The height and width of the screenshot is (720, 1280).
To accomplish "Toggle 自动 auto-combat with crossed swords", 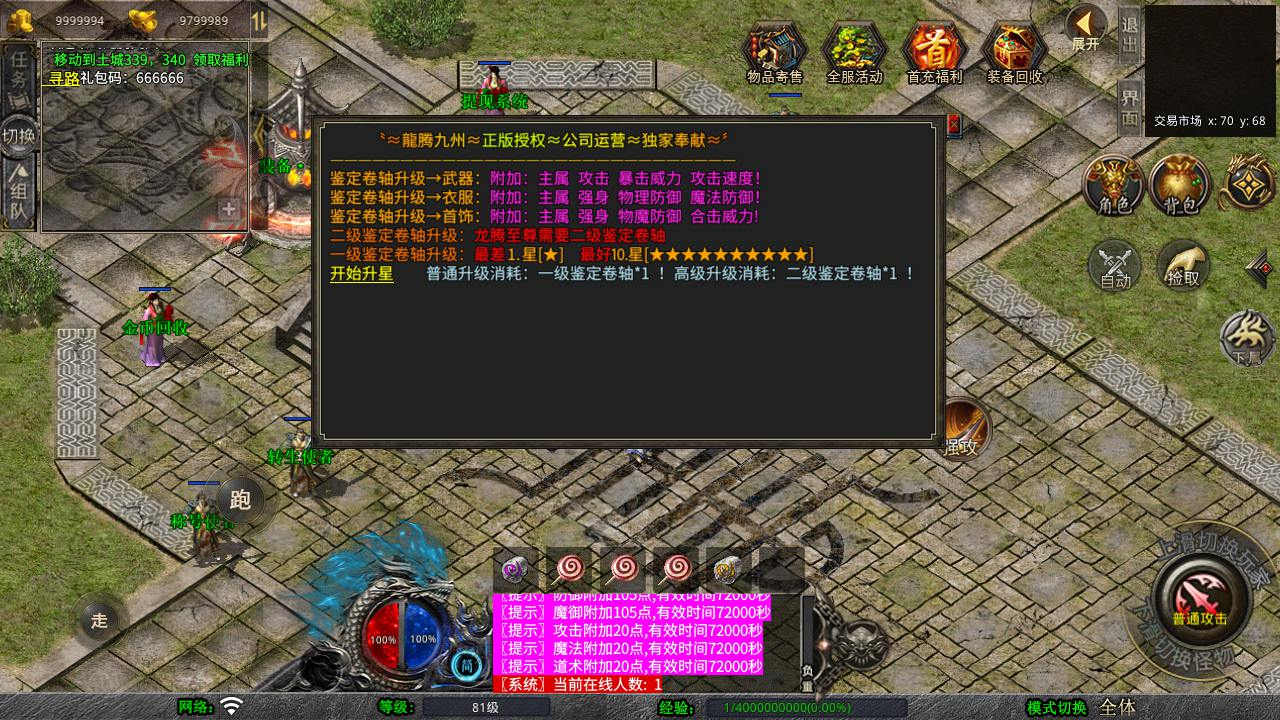I will (1115, 267).
